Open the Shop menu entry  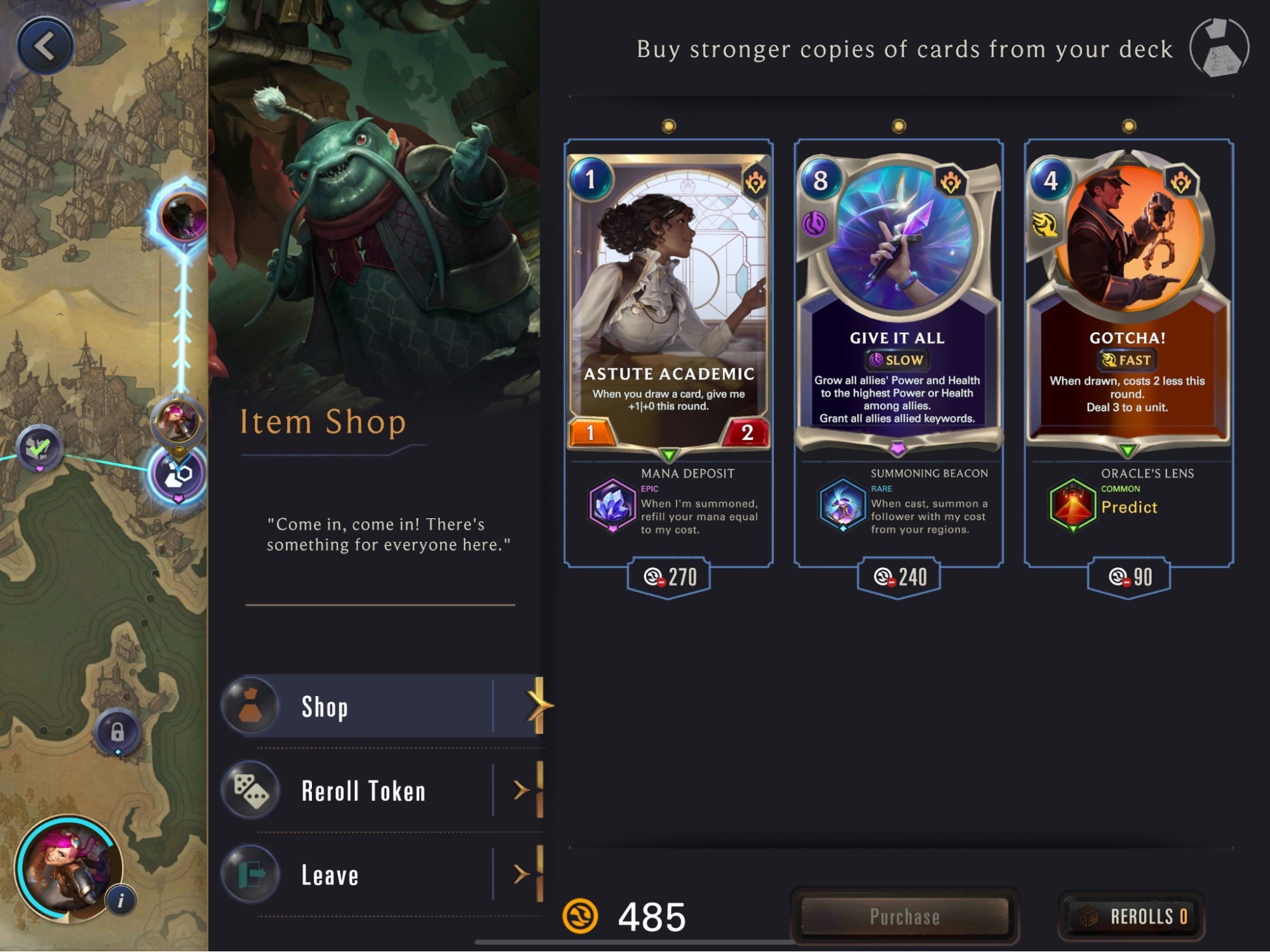click(381, 706)
